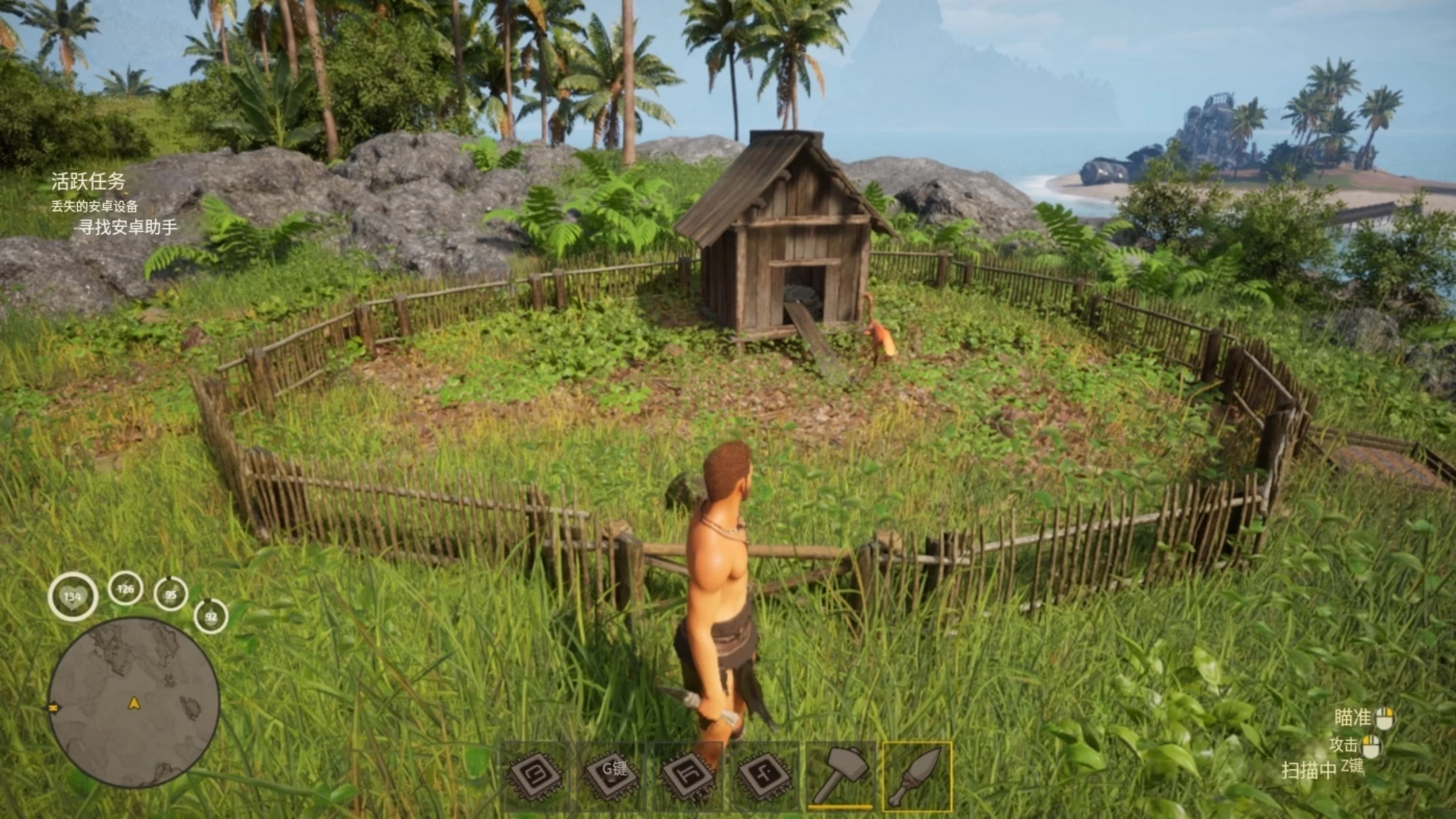The image size is (1456, 819).
Task: Click the heart health indicator showing 134
Action: click(x=73, y=595)
